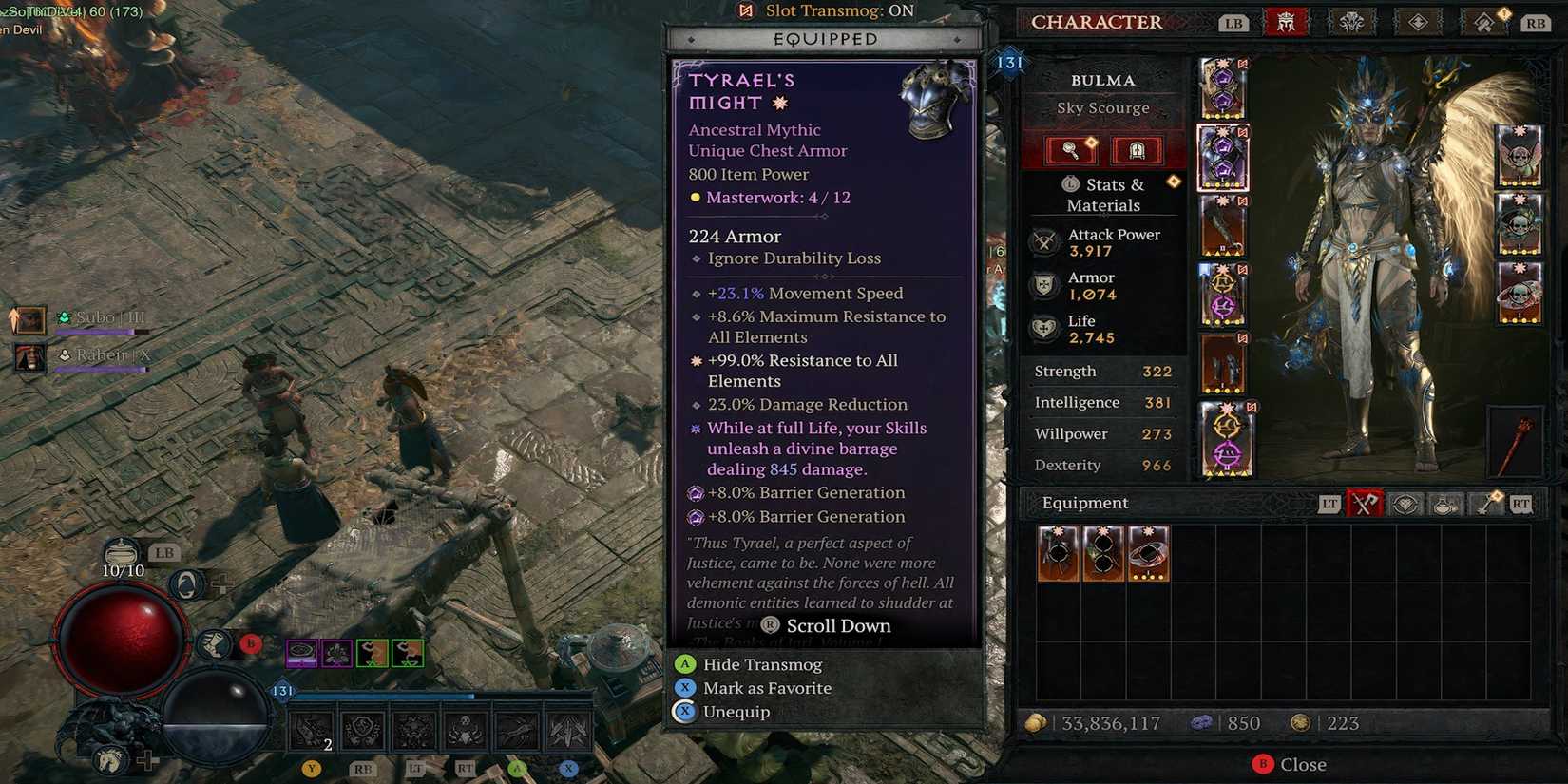The height and width of the screenshot is (784, 1568).
Task: Switch to the helmet Character equipment tab
Action: 1286,22
